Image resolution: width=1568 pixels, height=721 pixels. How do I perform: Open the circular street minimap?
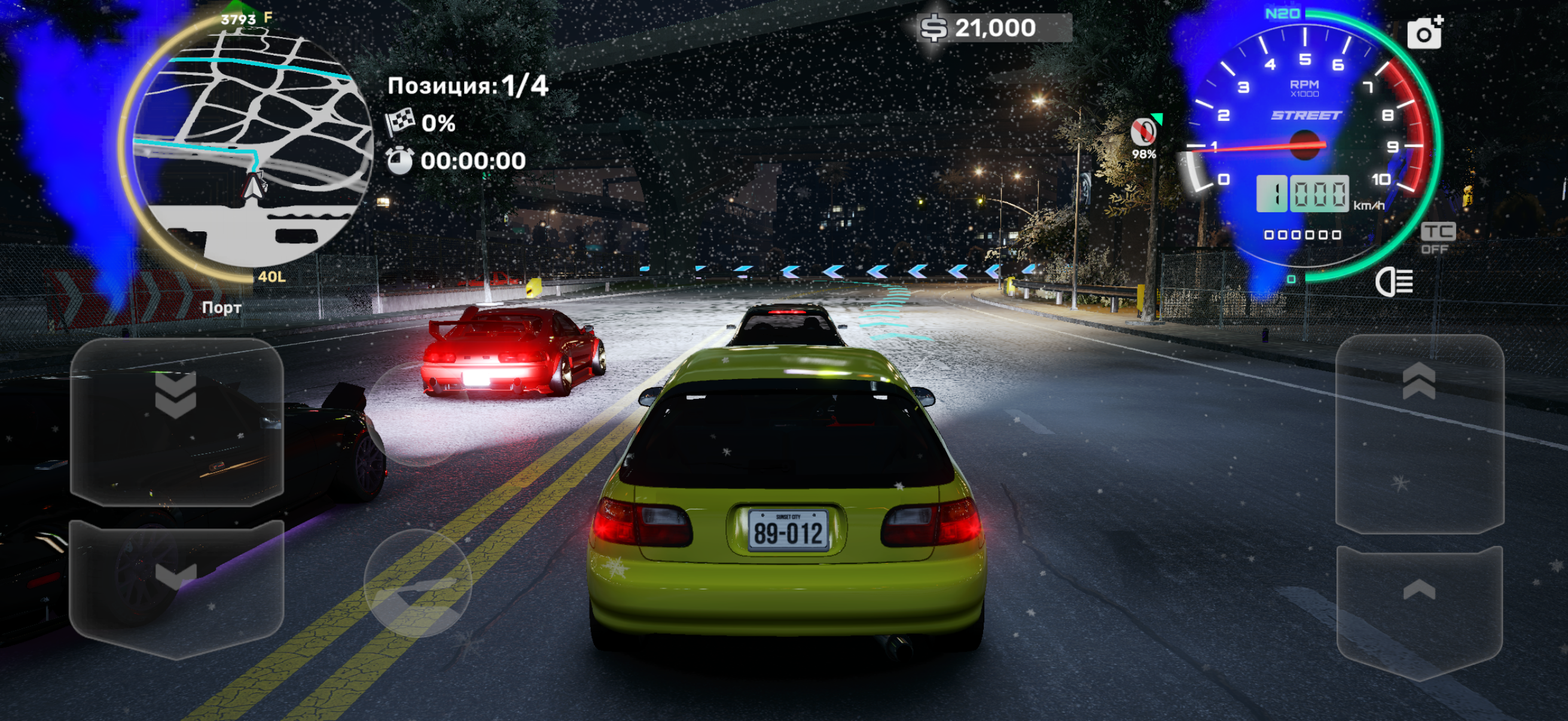pyautogui.click(x=251, y=147)
